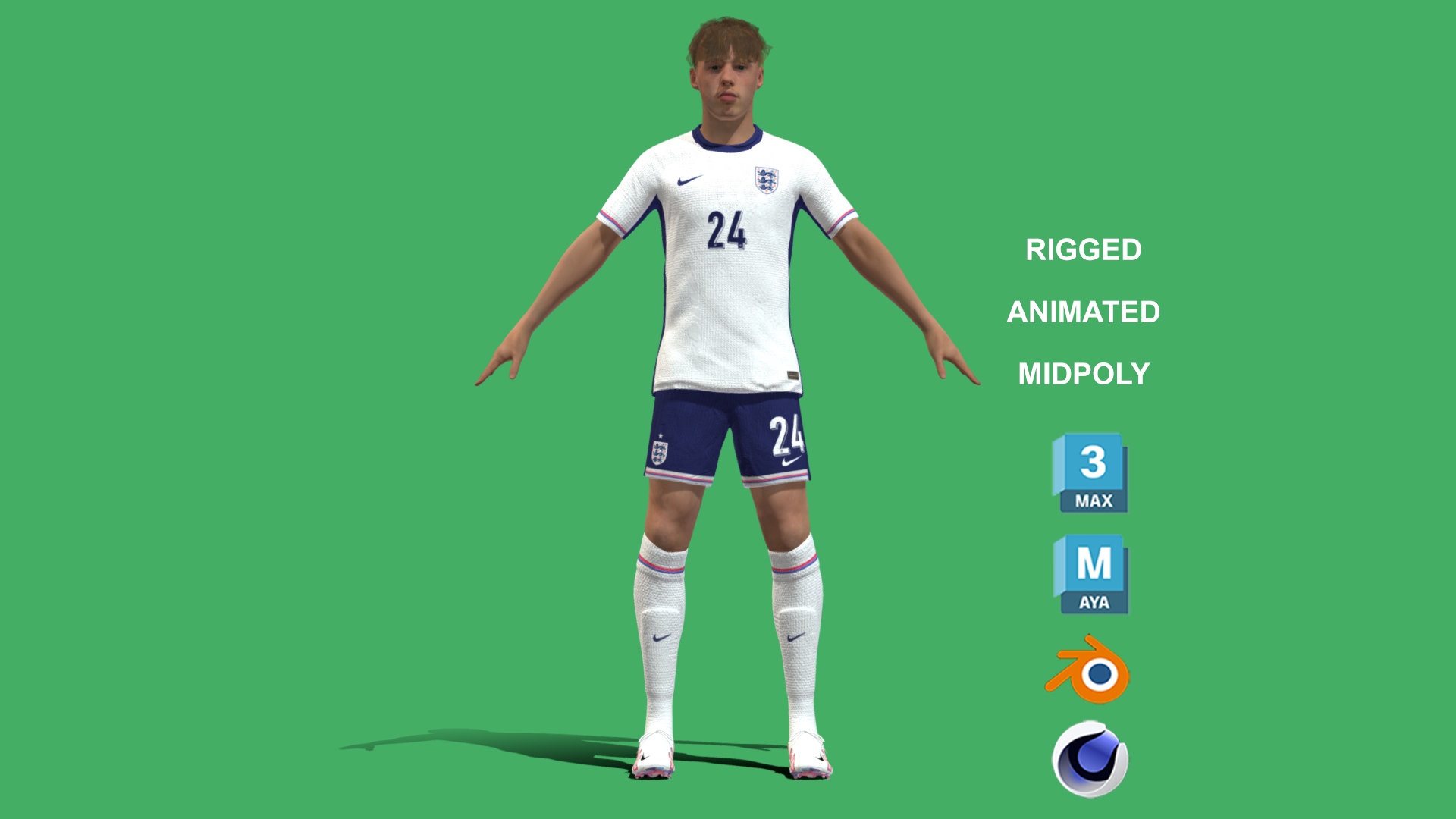Image resolution: width=1456 pixels, height=819 pixels.
Task: Click the 3ds Max software icon
Action: coord(1090,473)
